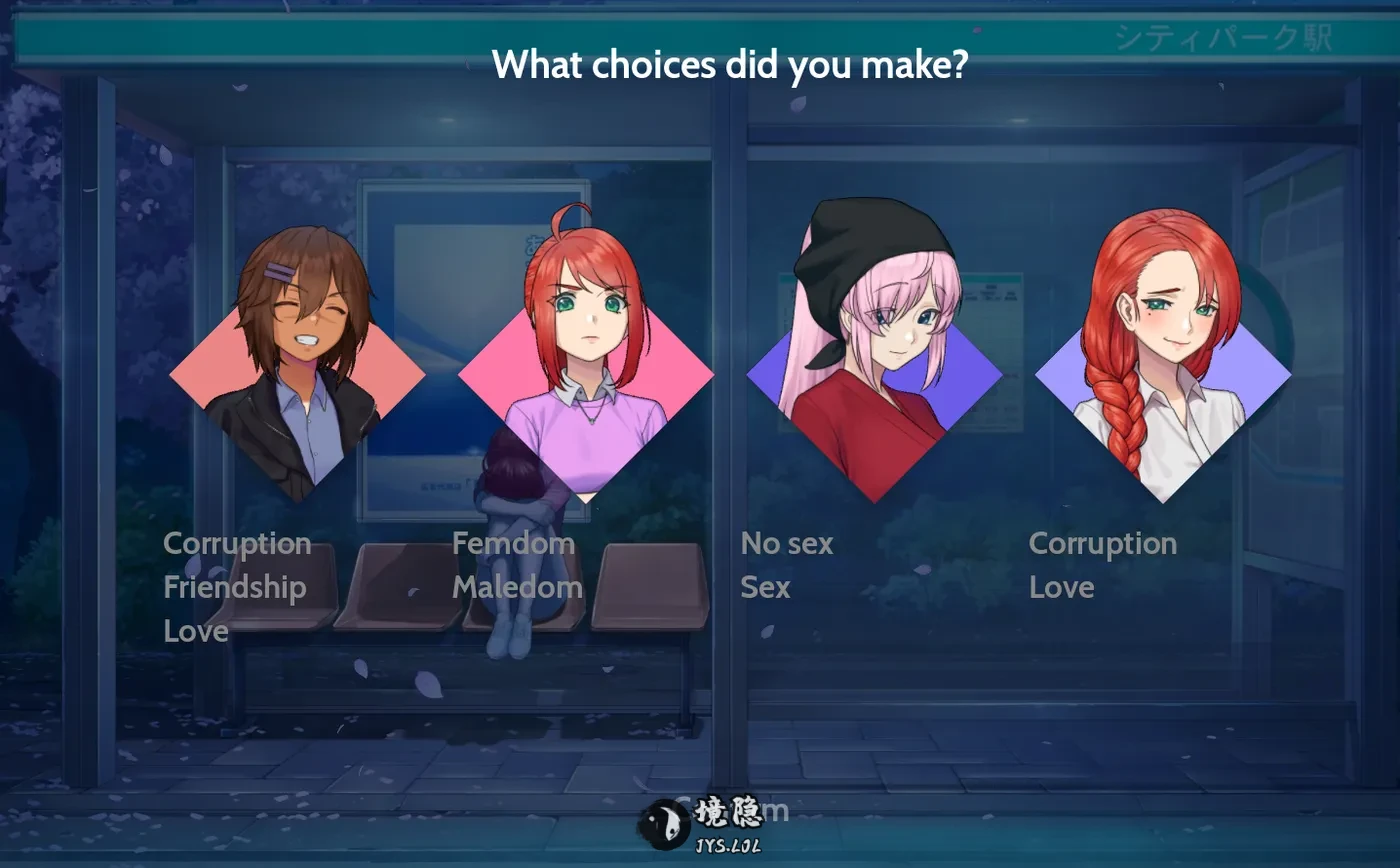
Task: Select the Maledom option
Action: click(x=517, y=587)
